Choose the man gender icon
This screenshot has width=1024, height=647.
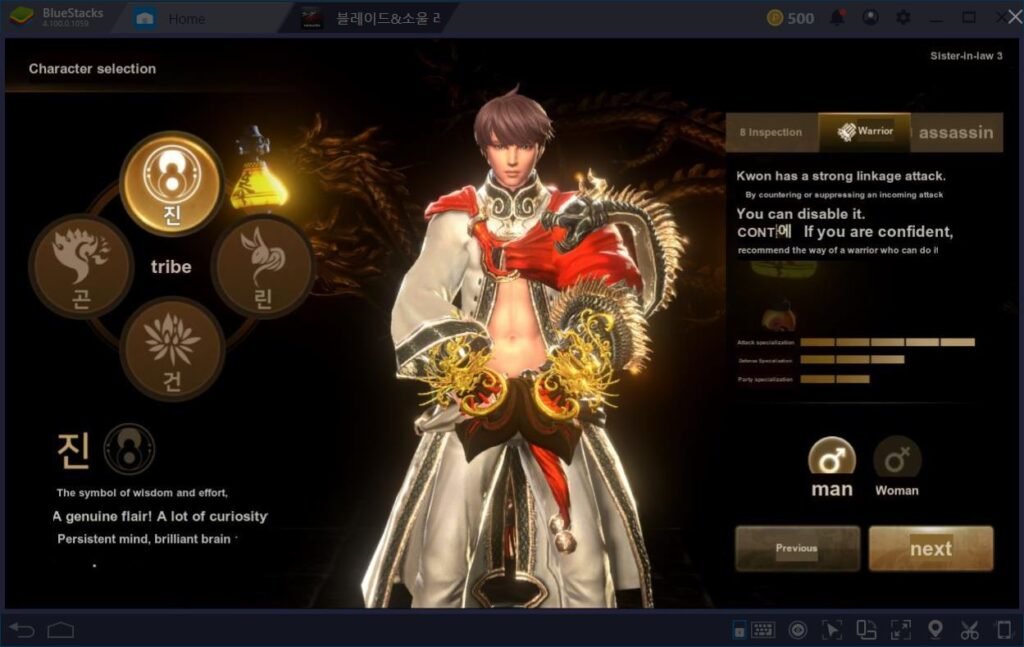(x=832, y=460)
